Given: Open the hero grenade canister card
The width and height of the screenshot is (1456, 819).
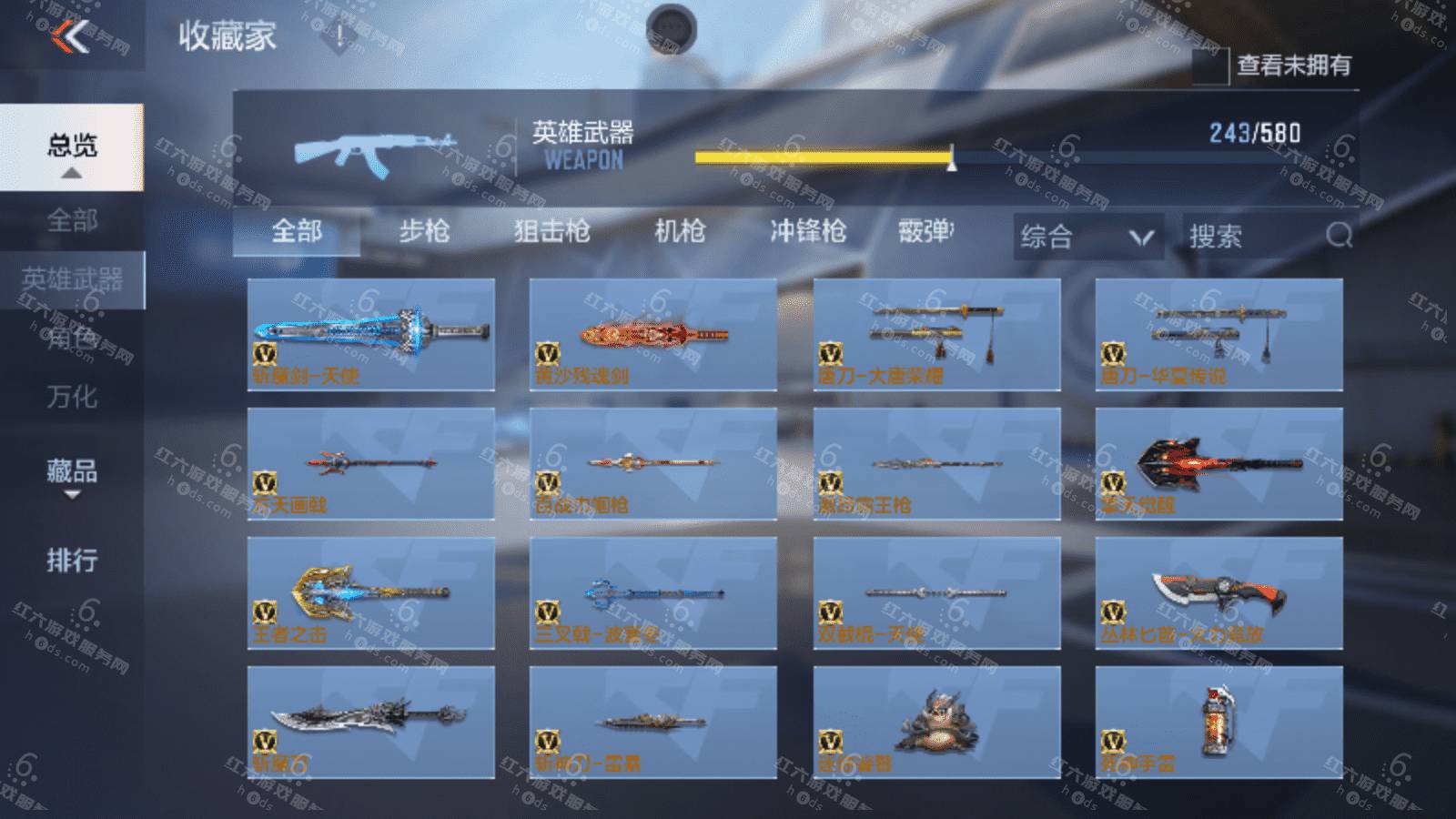Looking at the screenshot, I should 1218,722.
